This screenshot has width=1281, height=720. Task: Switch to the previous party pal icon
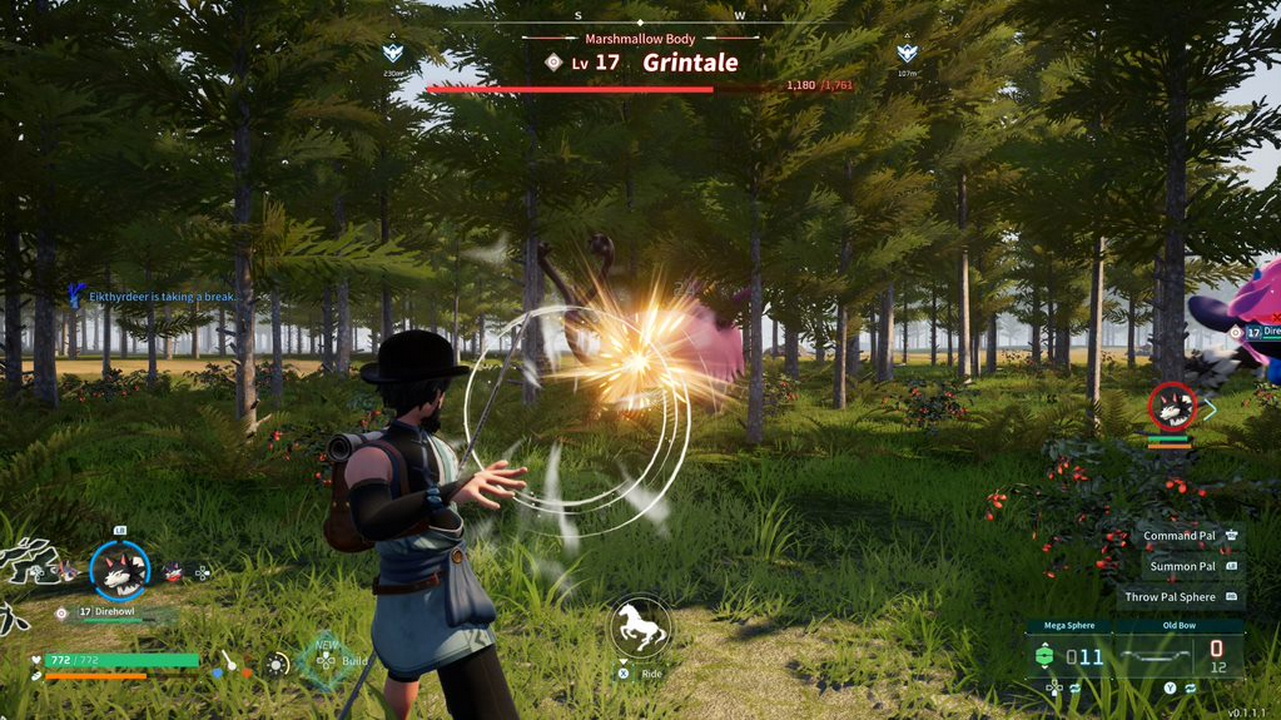click(x=68, y=572)
